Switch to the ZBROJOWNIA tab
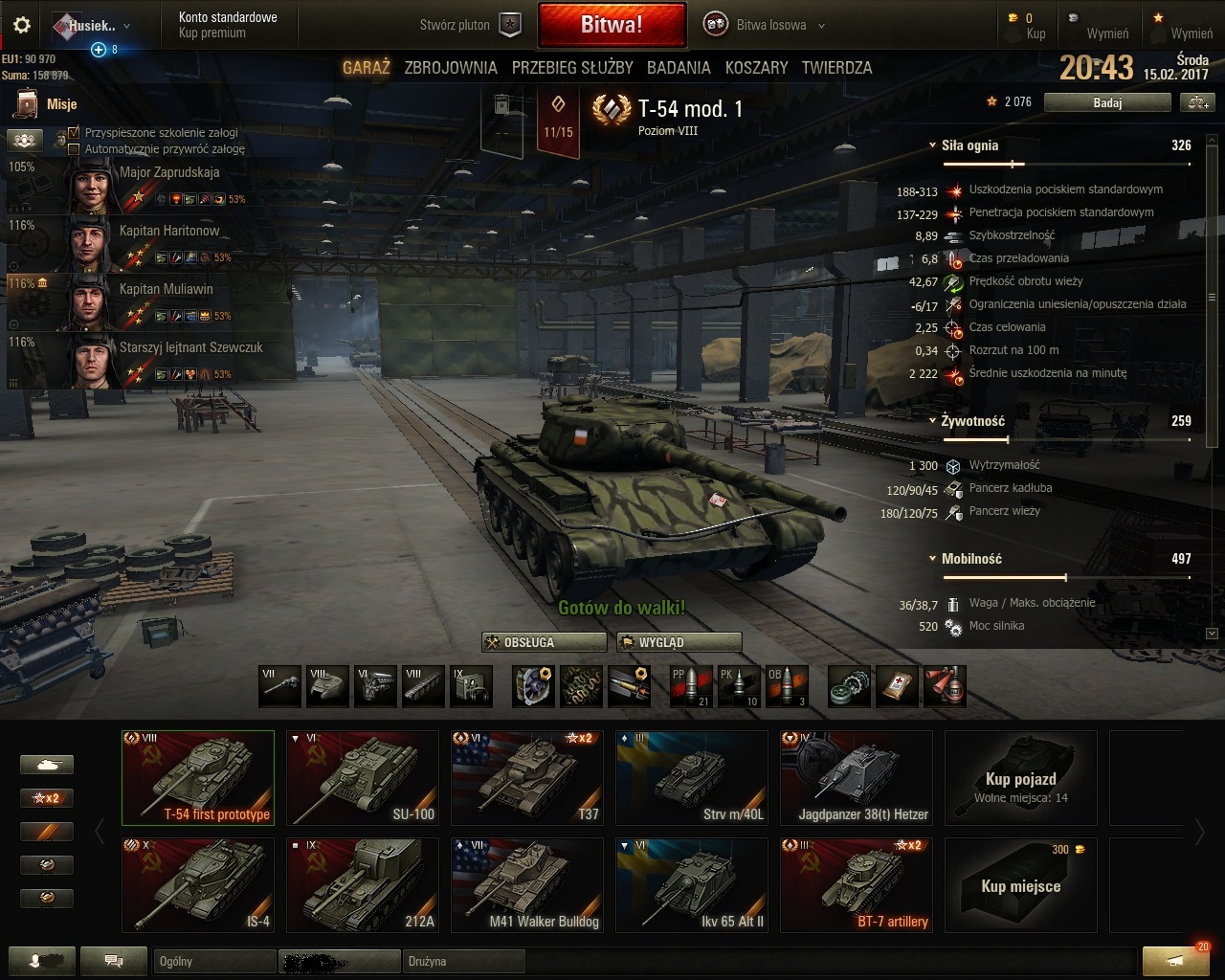 tap(451, 68)
